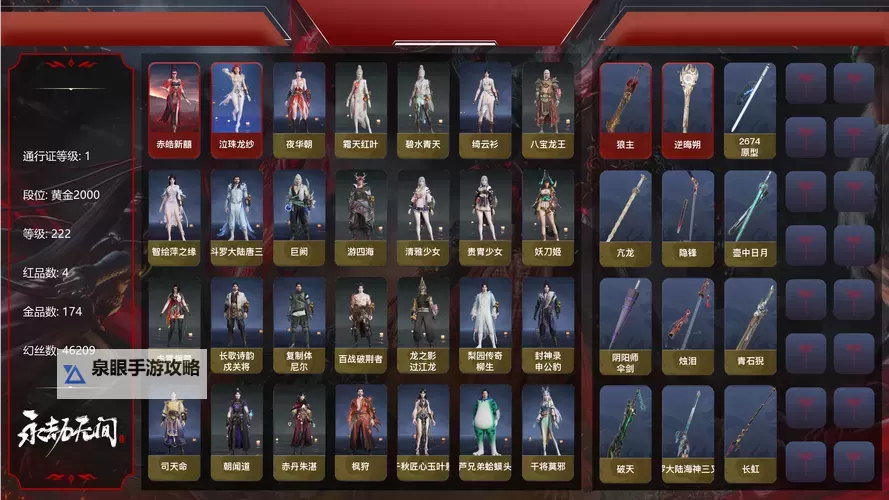
Task: Select the 百战破荆者 skin card
Action: point(360,323)
